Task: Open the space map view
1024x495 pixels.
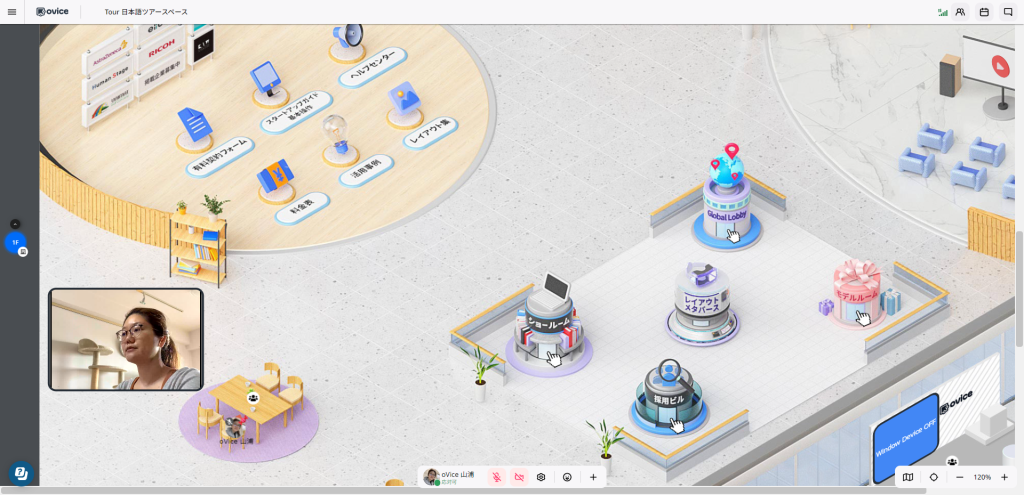Action: coord(908,478)
